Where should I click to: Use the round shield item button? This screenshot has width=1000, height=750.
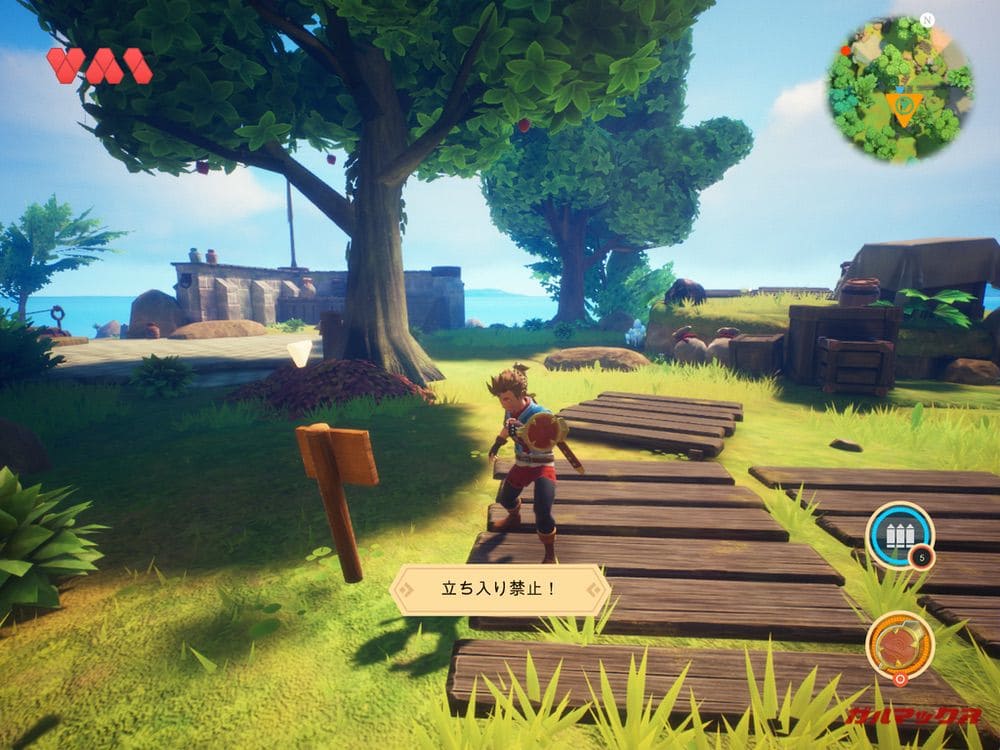(x=899, y=644)
